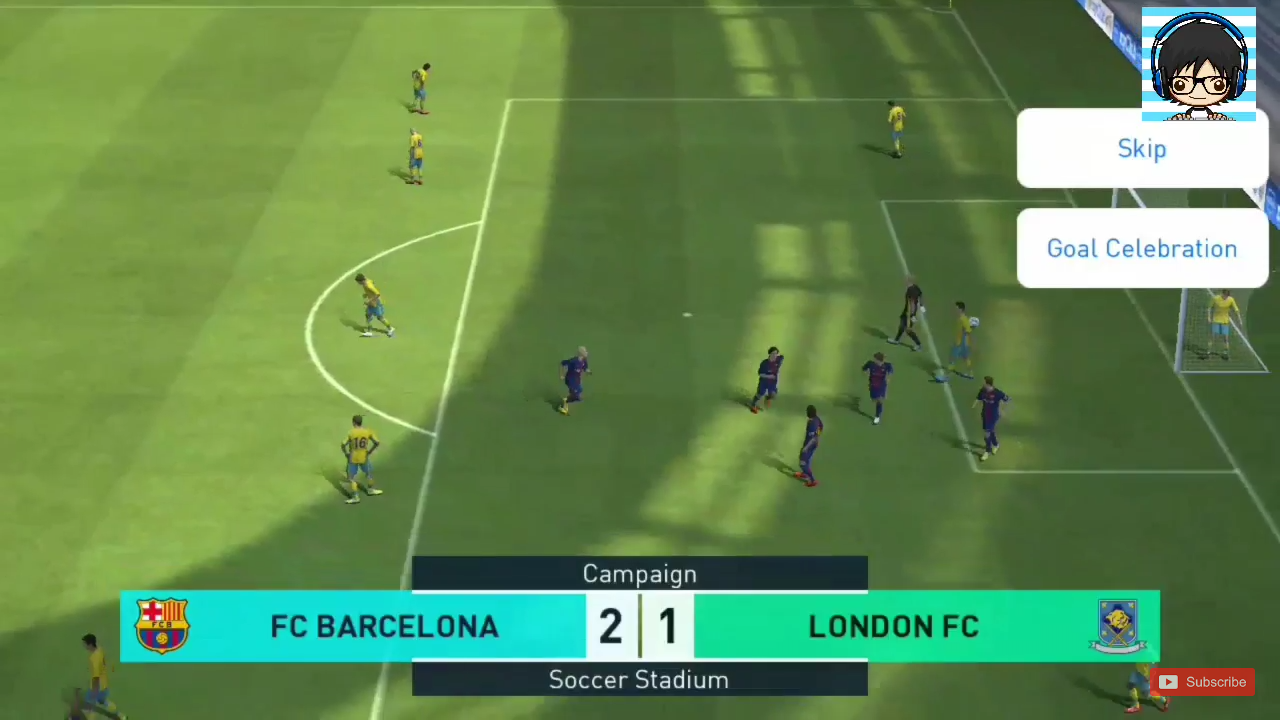The height and width of the screenshot is (720, 1280).
Task: Skip the goal replay
Action: [1142, 148]
